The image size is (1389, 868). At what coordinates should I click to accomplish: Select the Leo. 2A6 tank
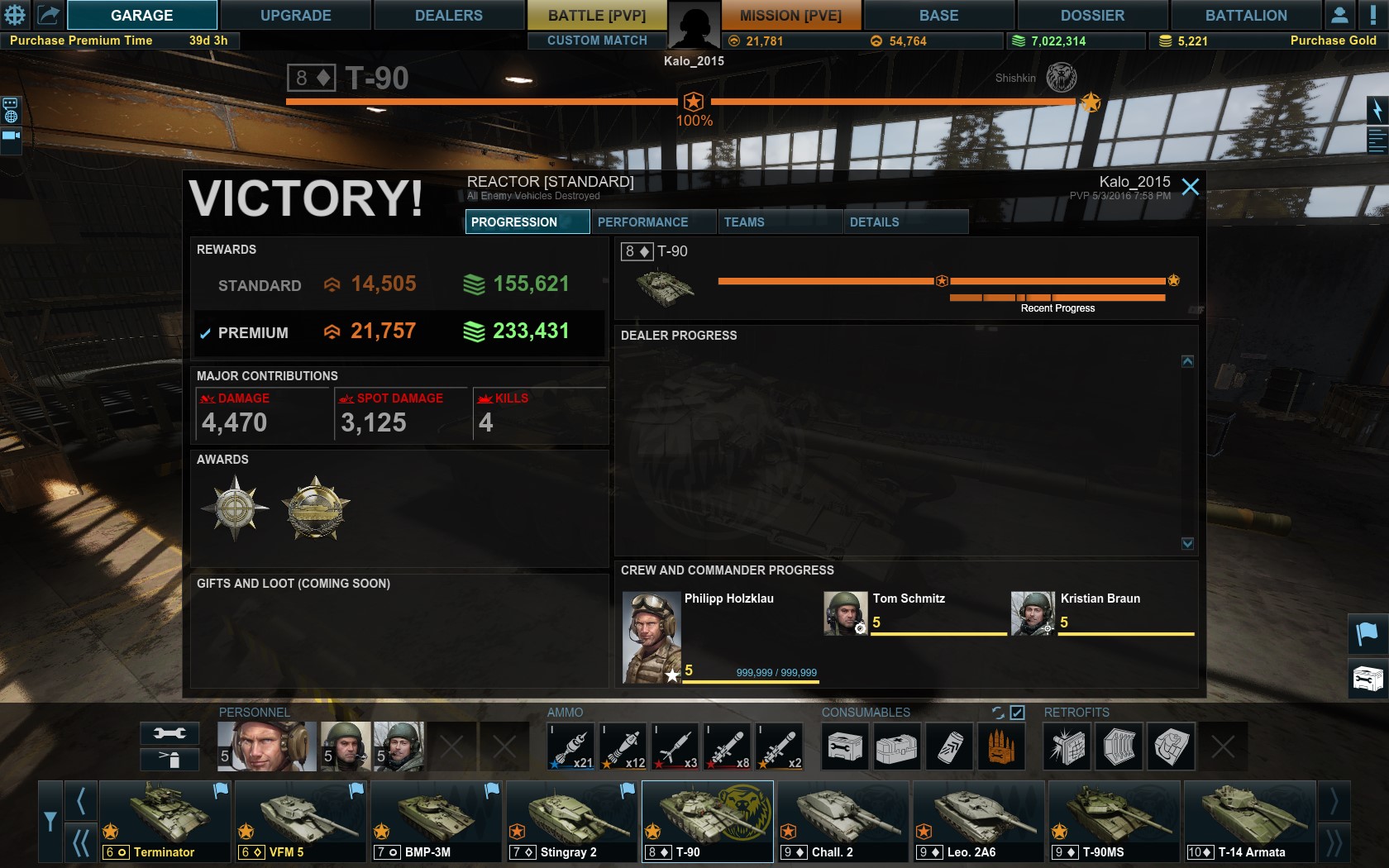[978, 822]
